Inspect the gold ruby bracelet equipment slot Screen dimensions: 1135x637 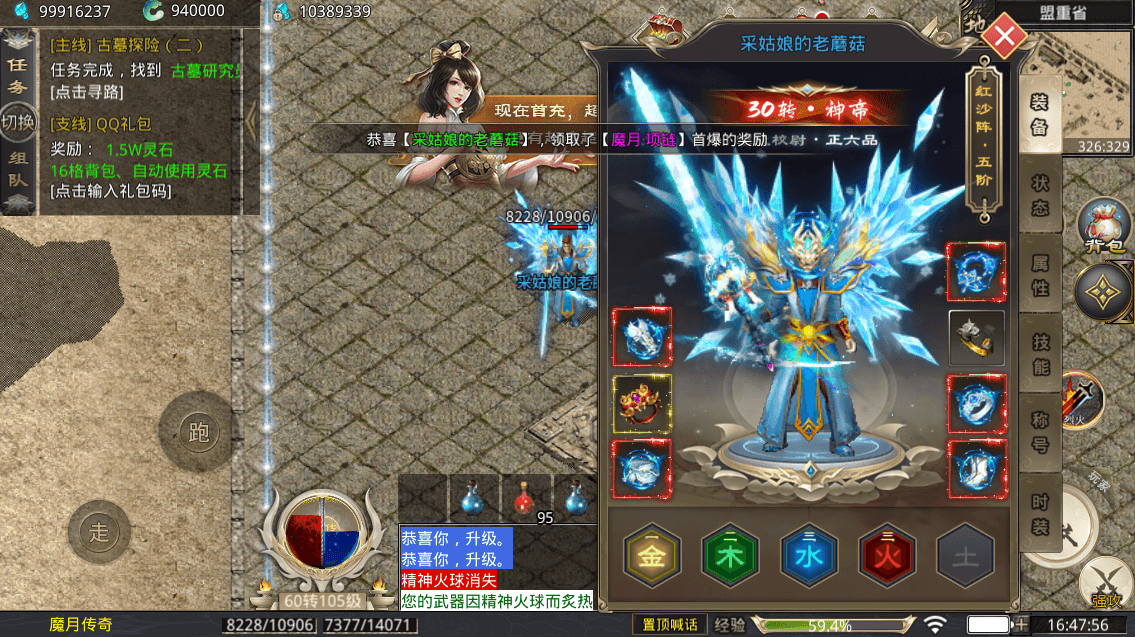[642, 403]
